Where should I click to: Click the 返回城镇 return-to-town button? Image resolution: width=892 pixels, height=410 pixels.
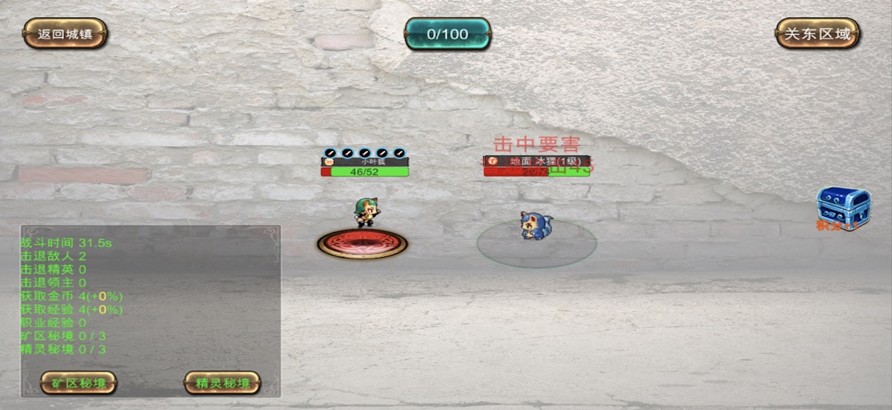(x=65, y=33)
